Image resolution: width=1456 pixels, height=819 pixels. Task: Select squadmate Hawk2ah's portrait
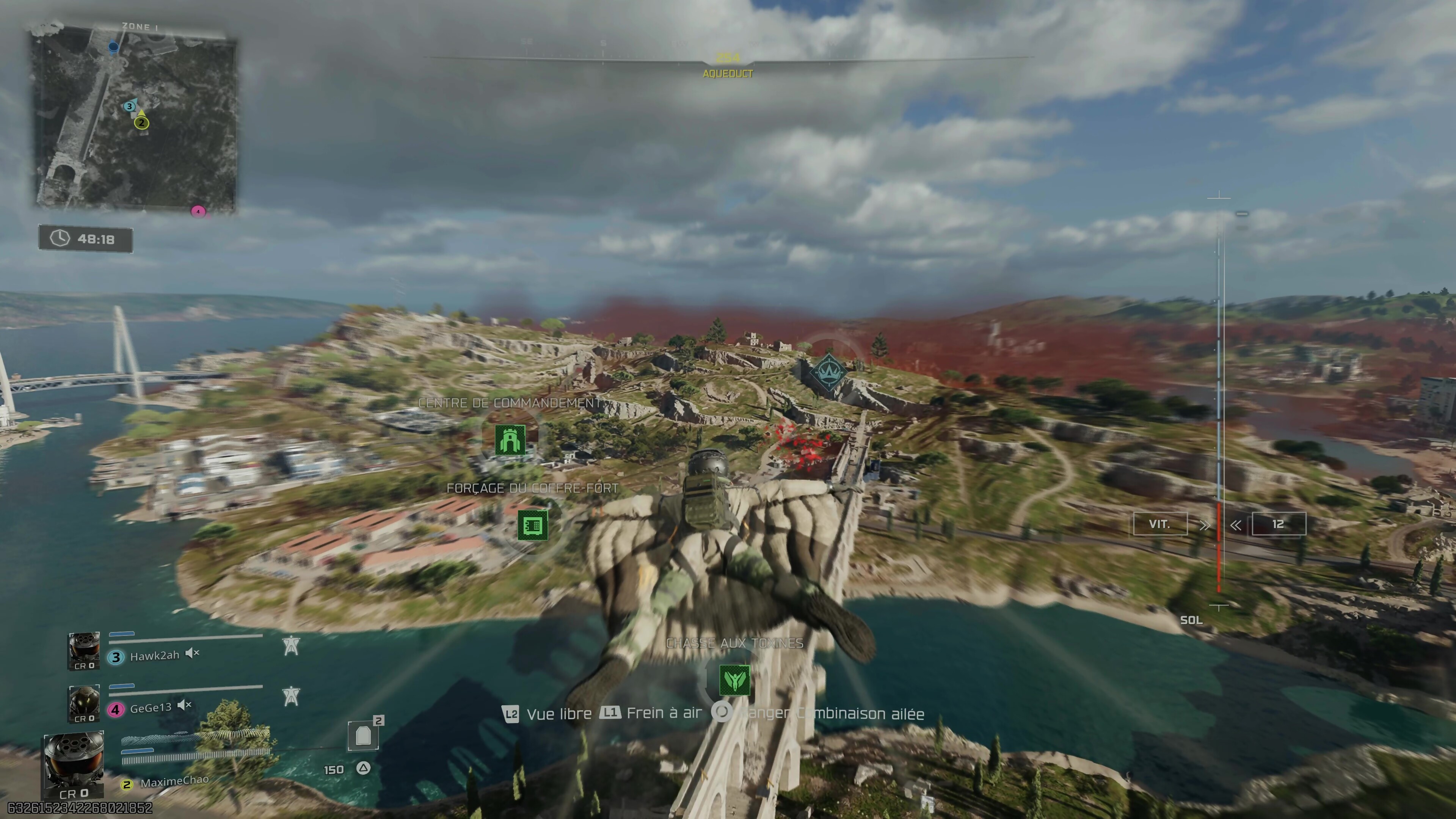[84, 651]
